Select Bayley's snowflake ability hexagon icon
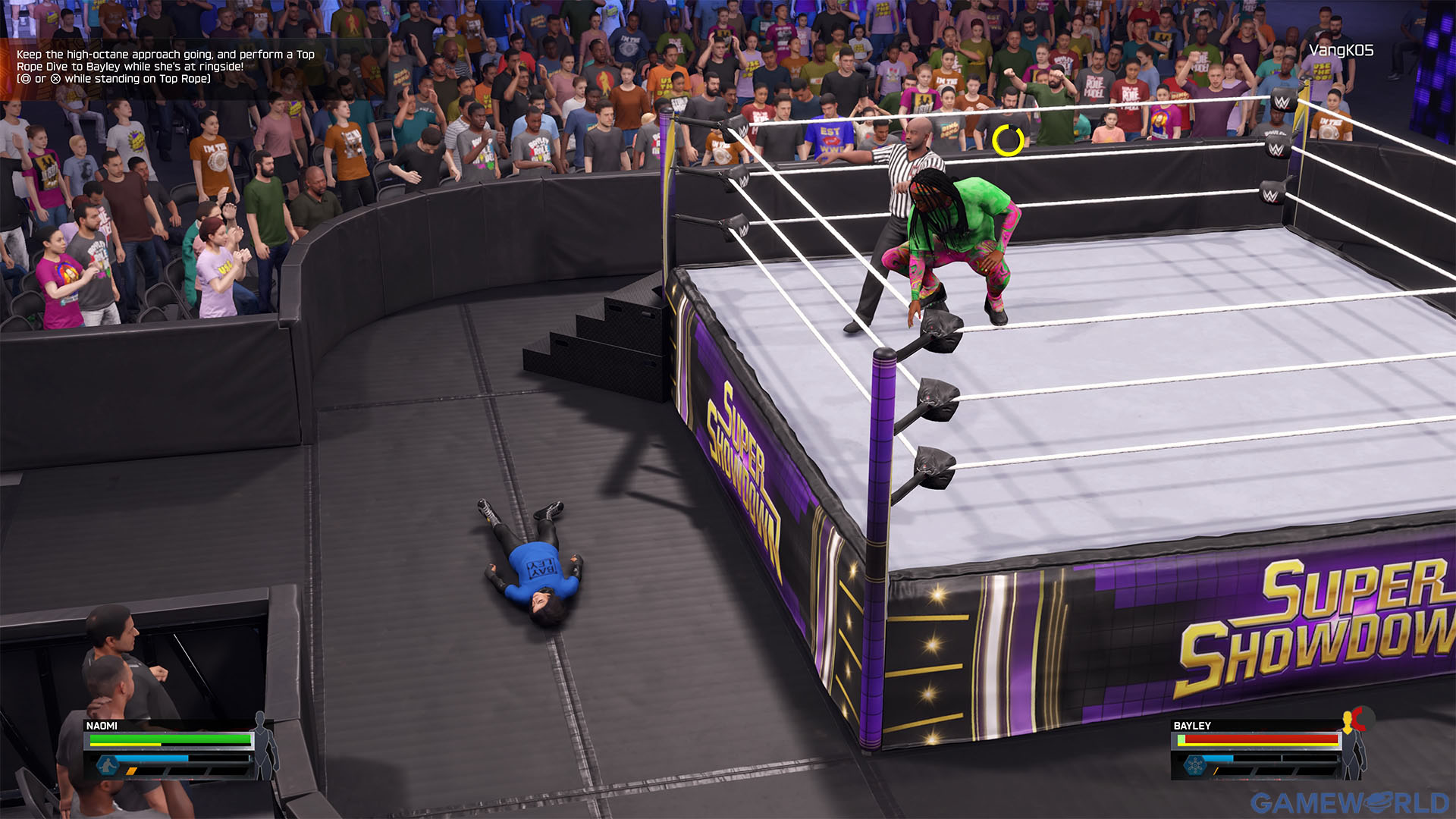The image size is (1456, 819). (x=1195, y=765)
